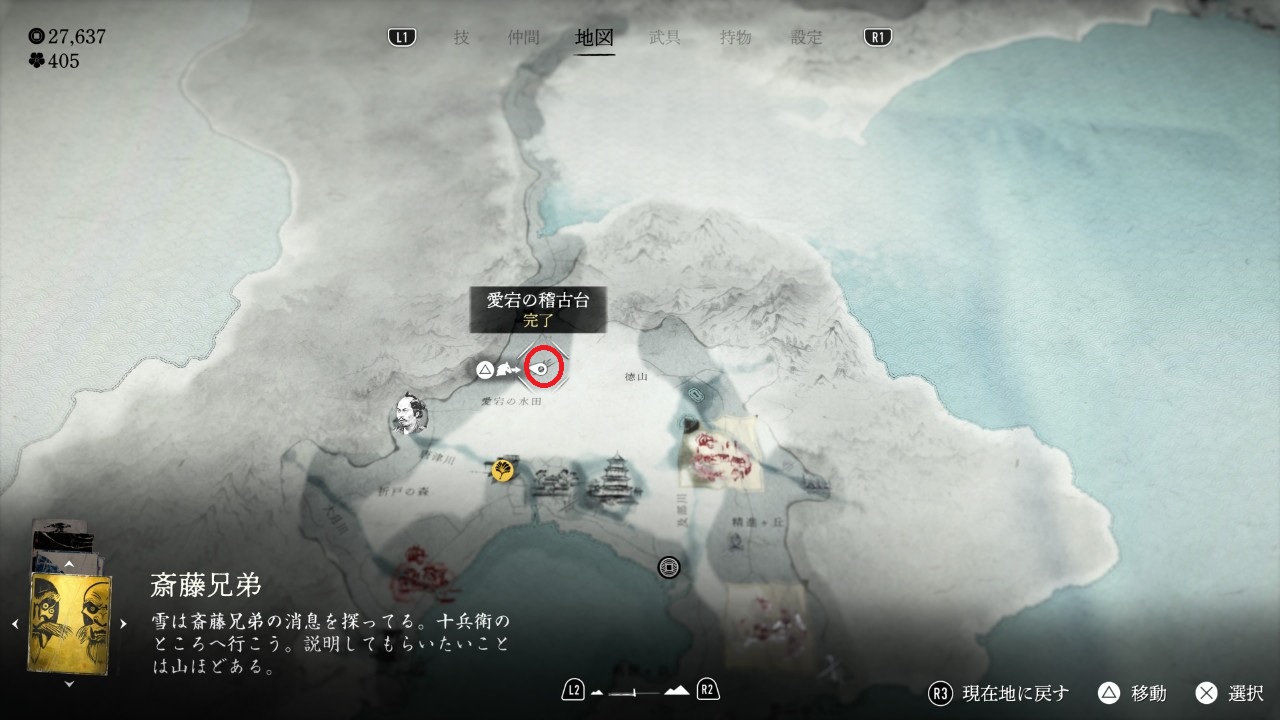
Task: Show the previous quest card with left arrow
Action: [16, 624]
